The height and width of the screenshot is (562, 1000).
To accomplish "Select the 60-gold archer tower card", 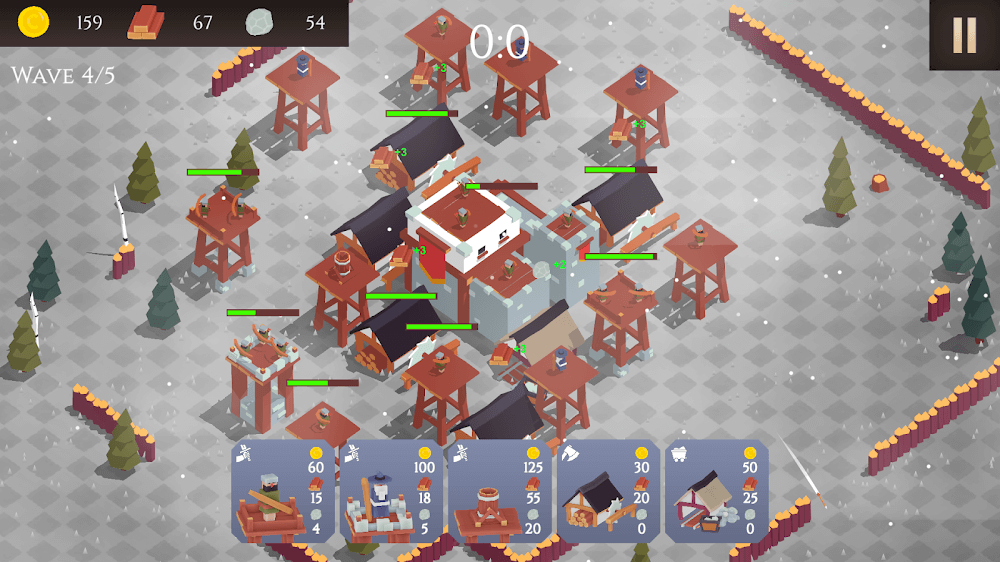I will click(x=282, y=492).
